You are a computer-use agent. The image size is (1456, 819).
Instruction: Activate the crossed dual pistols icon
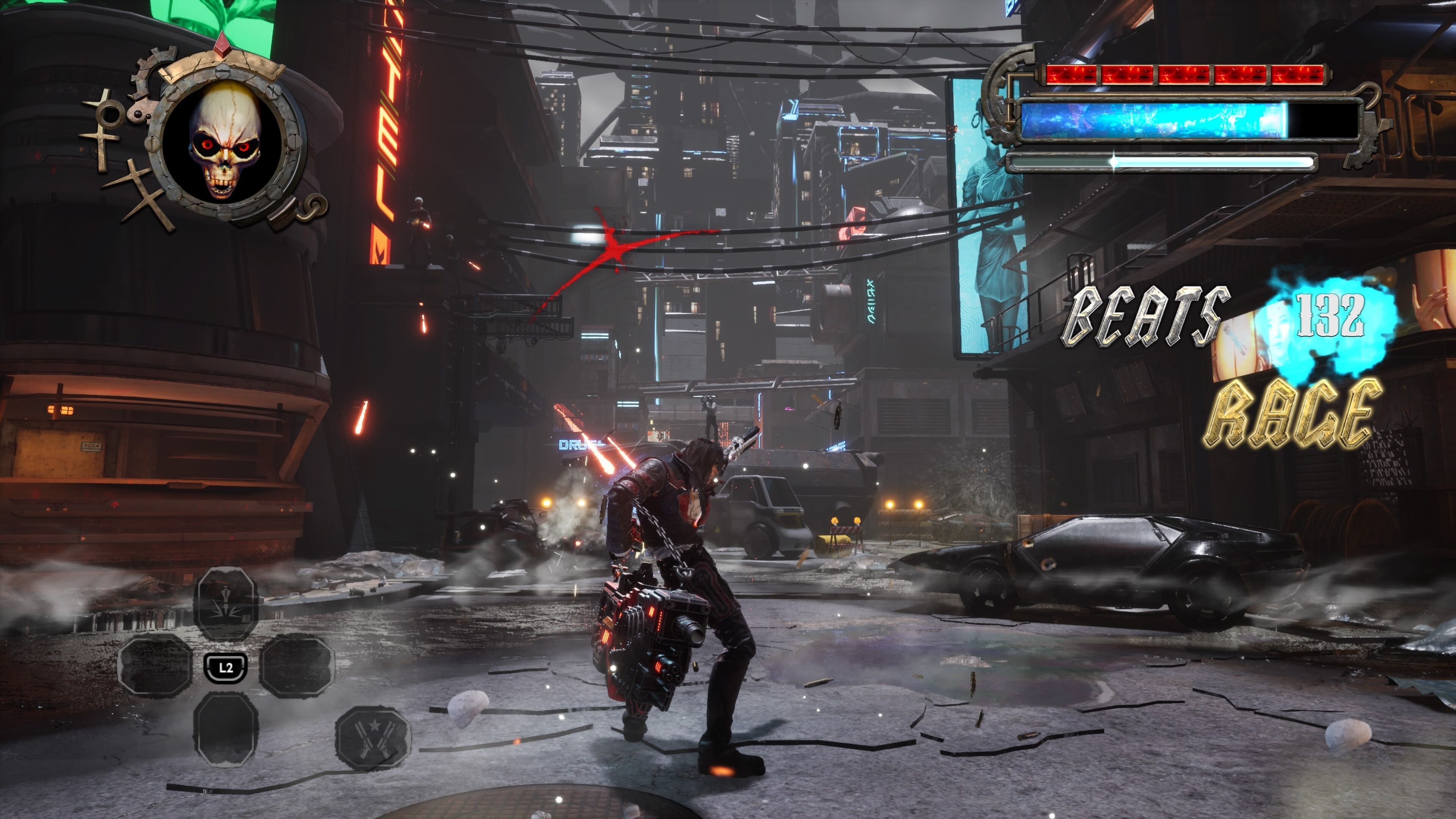tap(373, 737)
